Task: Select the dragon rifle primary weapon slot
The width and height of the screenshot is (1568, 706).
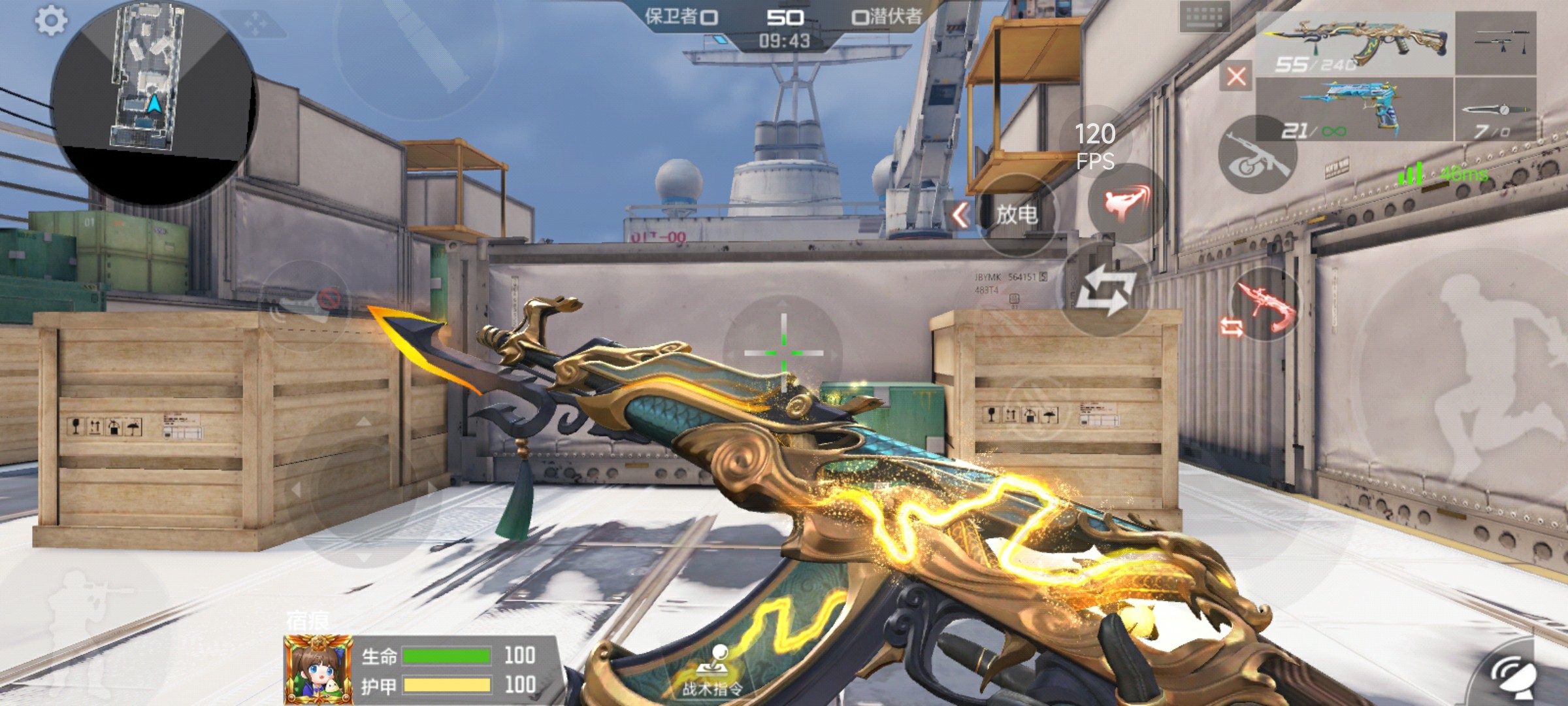Action: (1355, 43)
